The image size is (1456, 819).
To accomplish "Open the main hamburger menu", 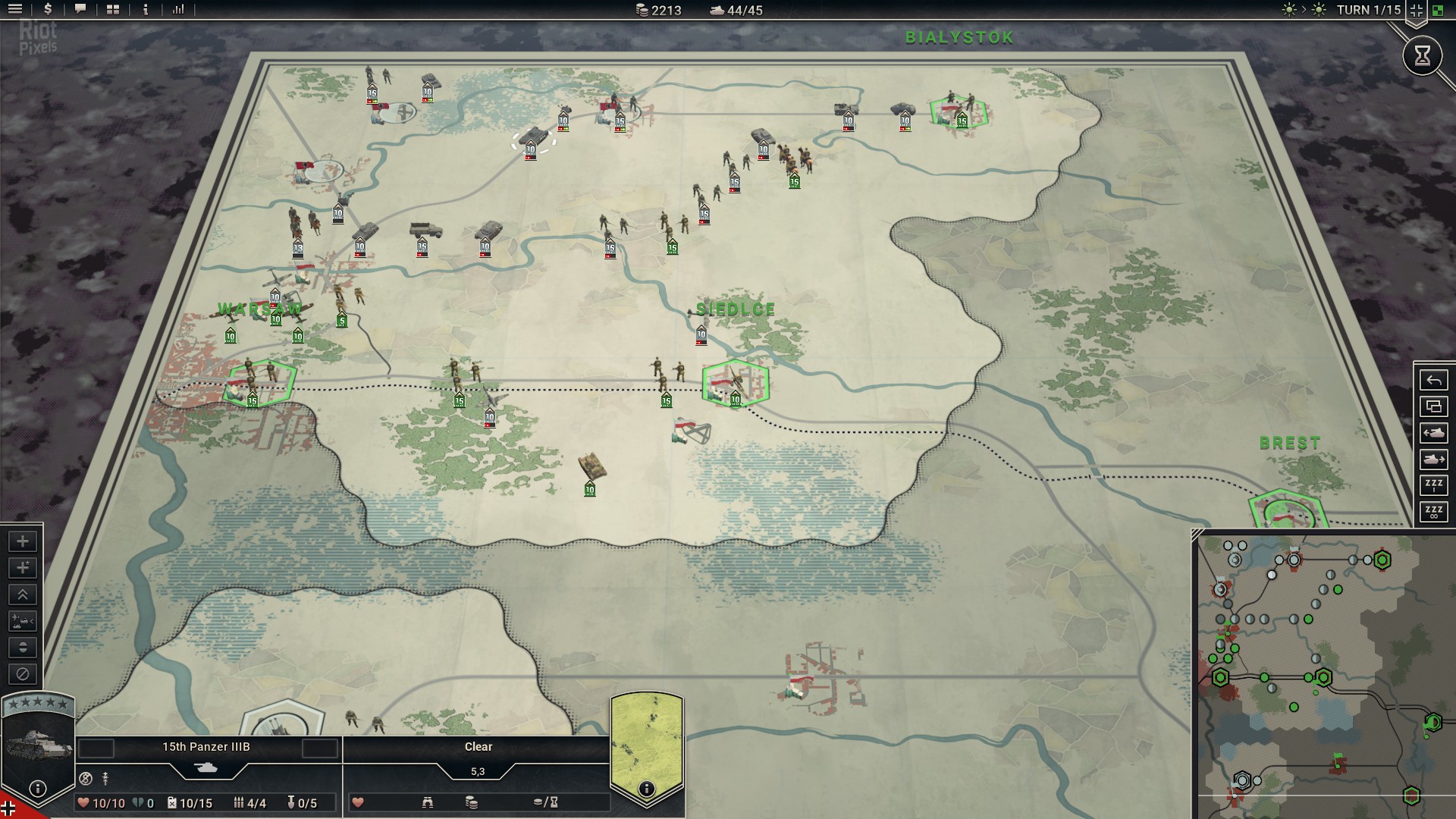I will (x=14, y=10).
